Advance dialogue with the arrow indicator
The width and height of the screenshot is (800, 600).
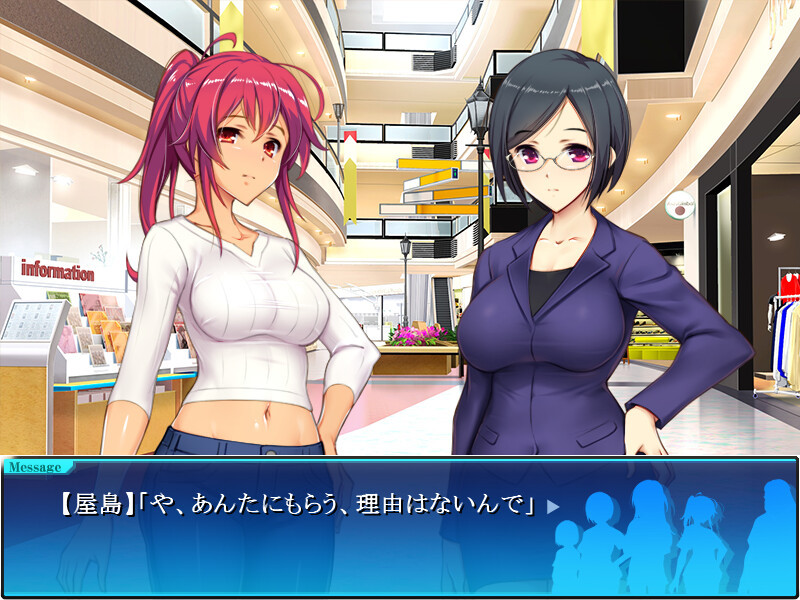coord(553,507)
